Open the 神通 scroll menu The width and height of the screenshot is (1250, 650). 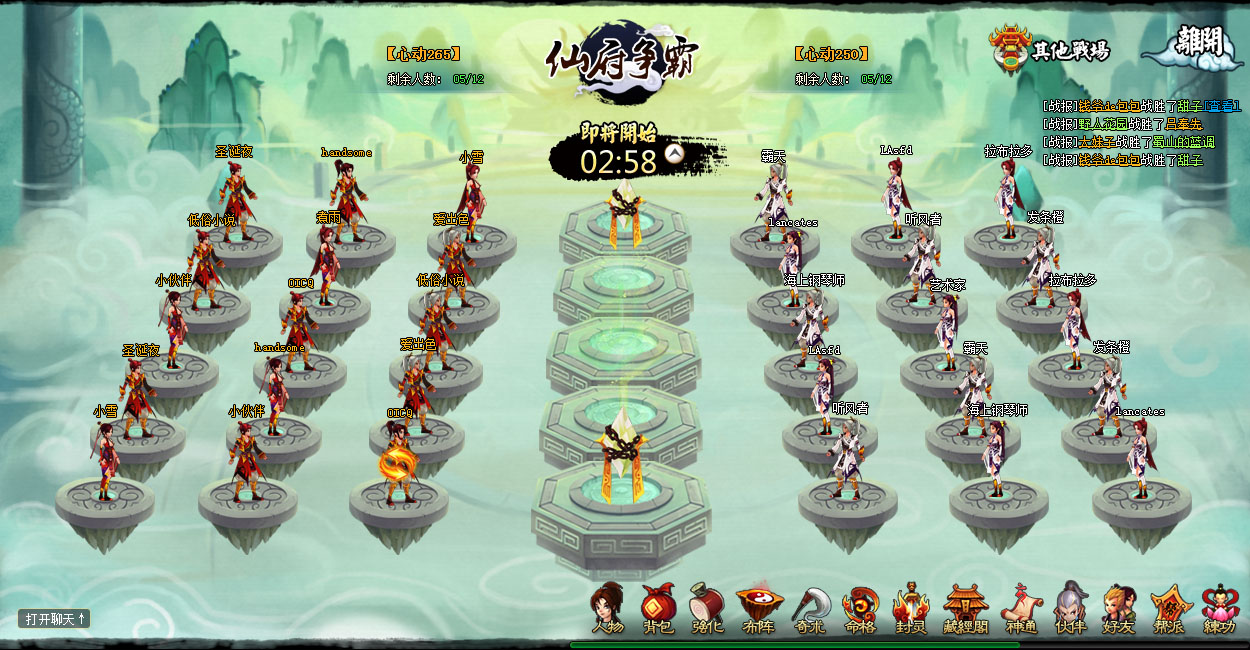pos(1021,608)
